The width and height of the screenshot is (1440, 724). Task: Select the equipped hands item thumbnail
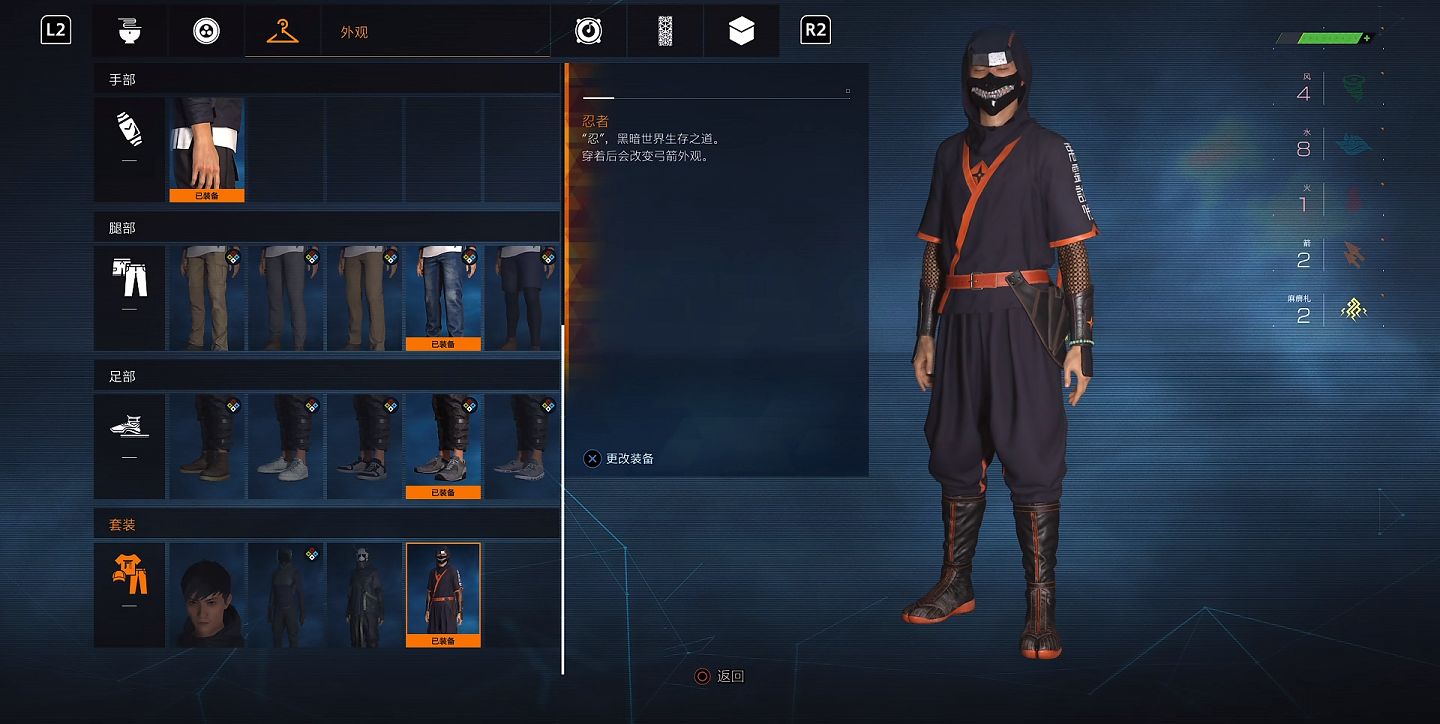(207, 148)
